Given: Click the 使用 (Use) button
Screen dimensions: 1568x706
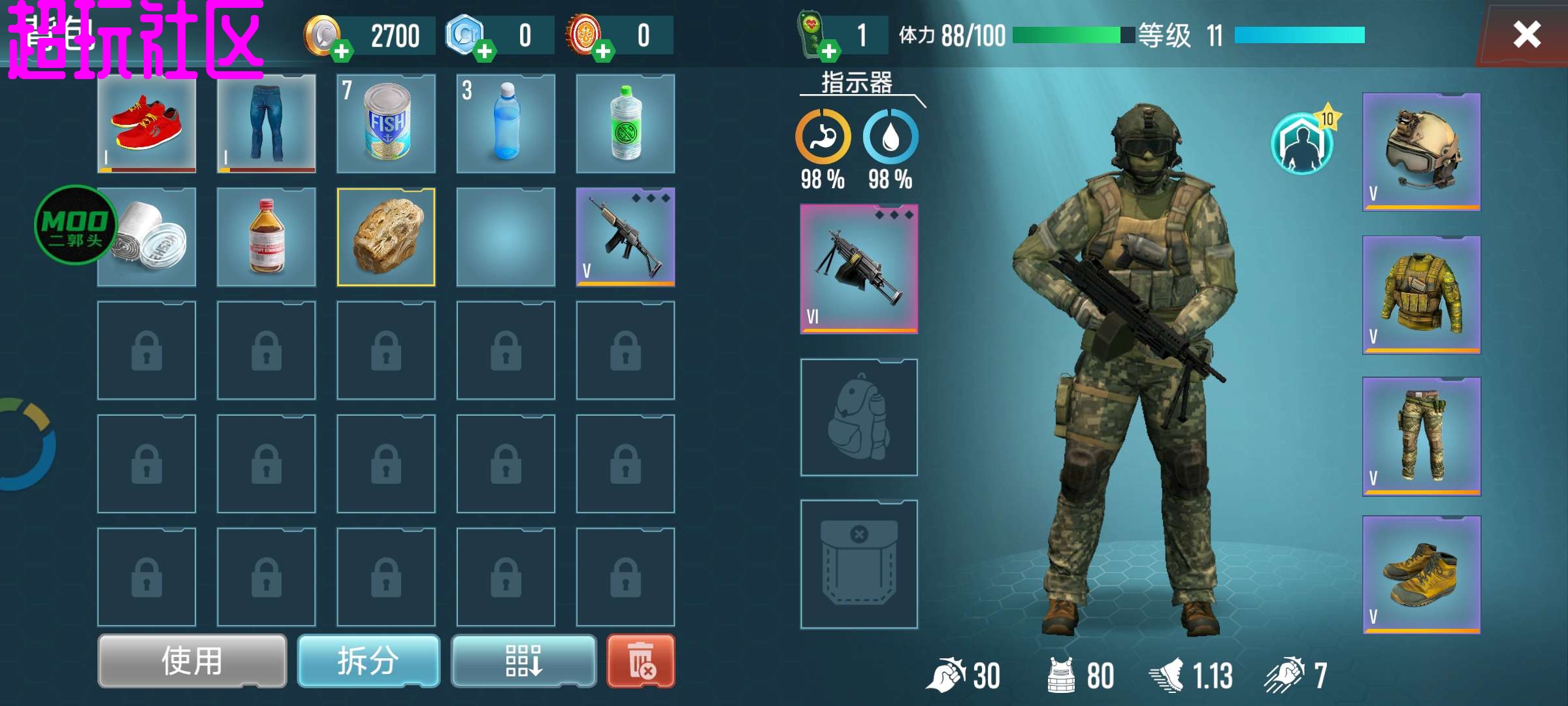Looking at the screenshot, I should point(192,661).
